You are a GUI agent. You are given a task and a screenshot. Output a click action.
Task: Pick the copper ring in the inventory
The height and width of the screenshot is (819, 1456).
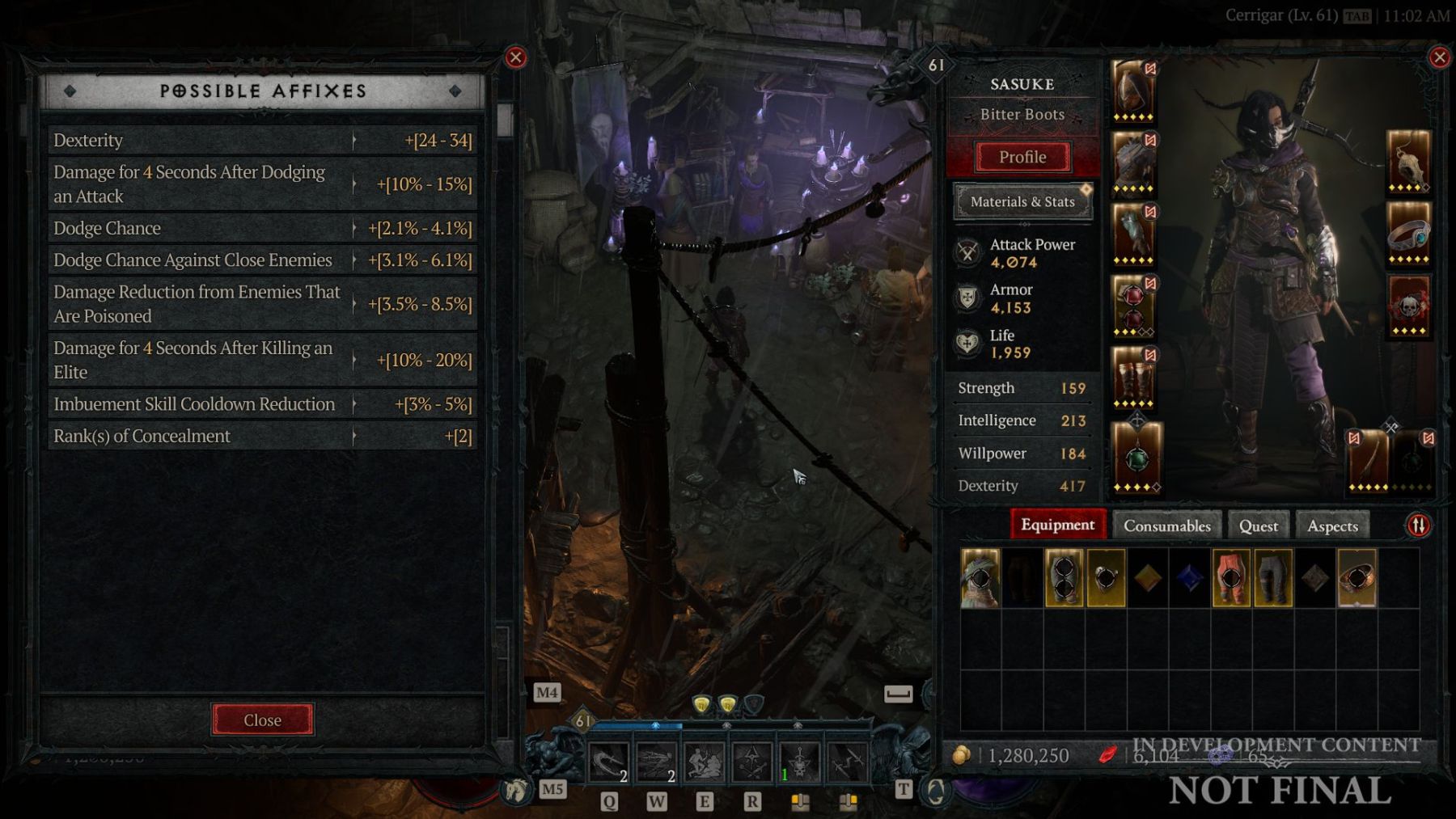click(x=1357, y=578)
